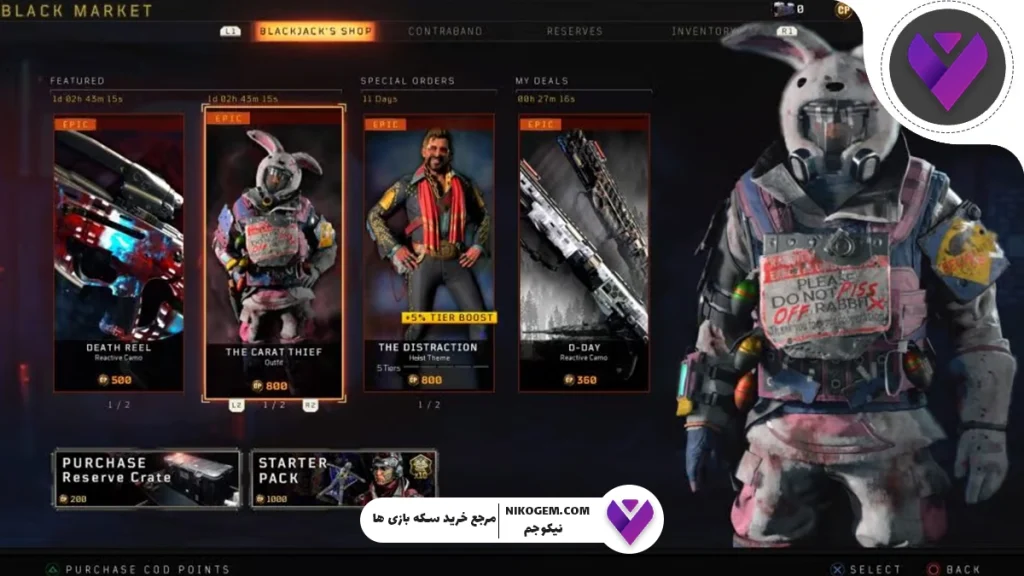Image resolution: width=1024 pixels, height=576 pixels.
Task: Select The Distraction heist theme card
Action: coord(428,252)
